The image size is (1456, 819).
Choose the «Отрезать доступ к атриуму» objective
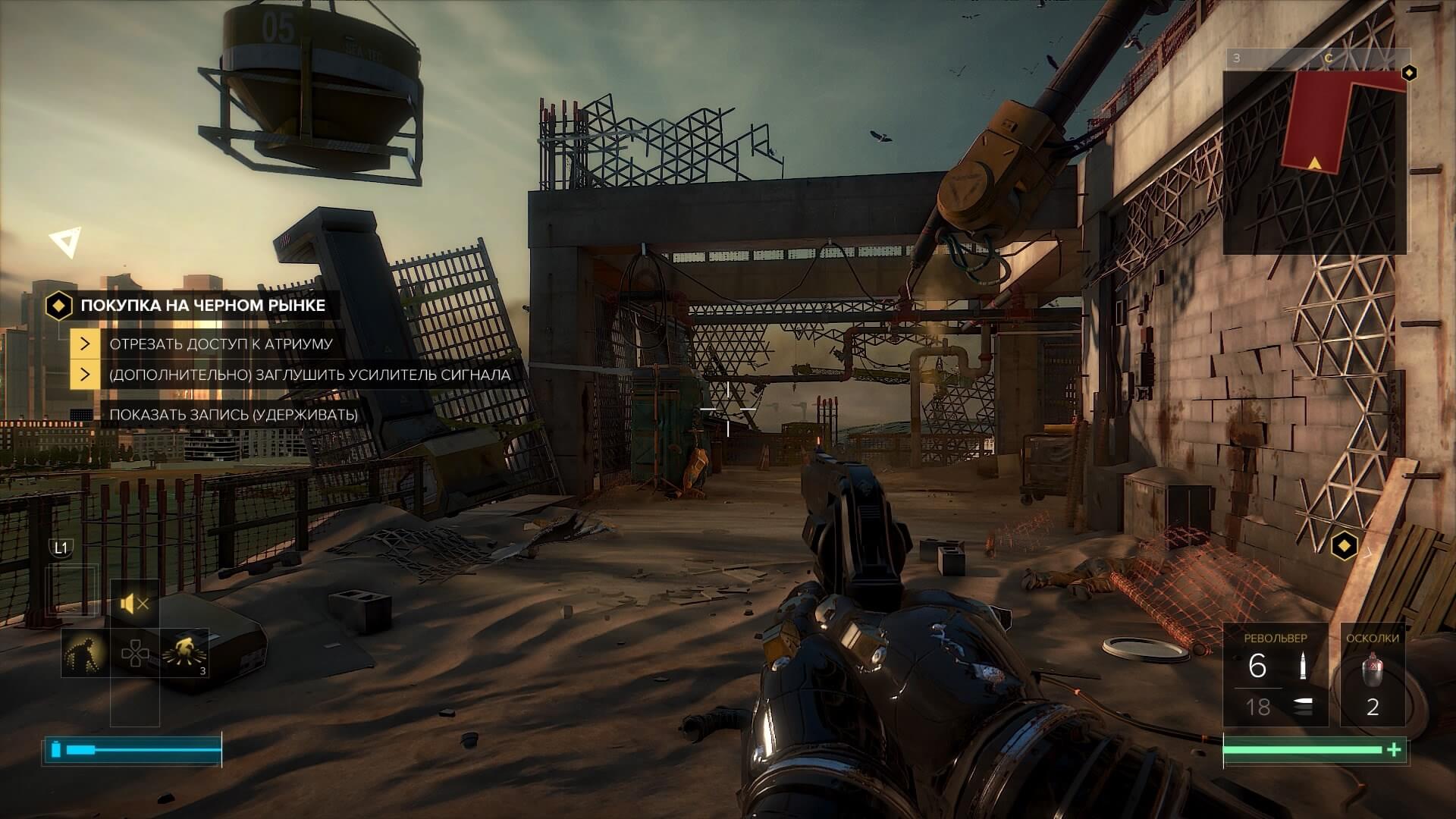tap(221, 344)
